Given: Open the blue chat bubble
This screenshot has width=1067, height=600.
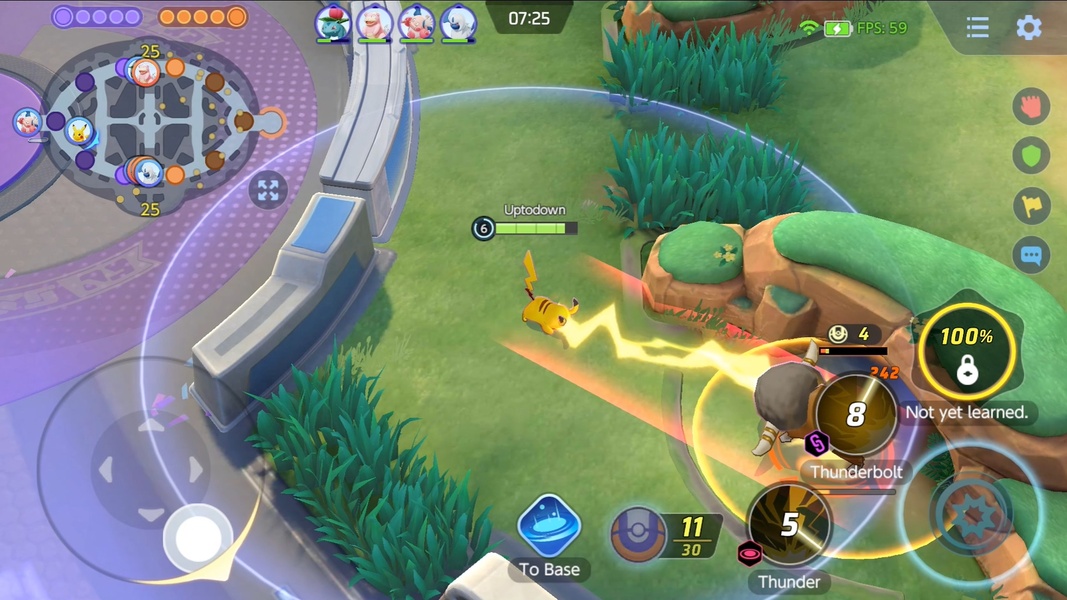Looking at the screenshot, I should point(1031,255).
